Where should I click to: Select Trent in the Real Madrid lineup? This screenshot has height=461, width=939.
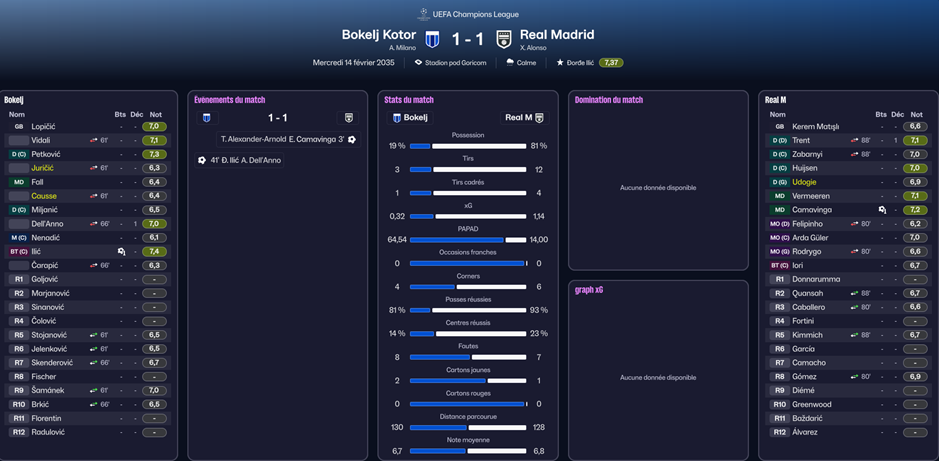click(801, 141)
